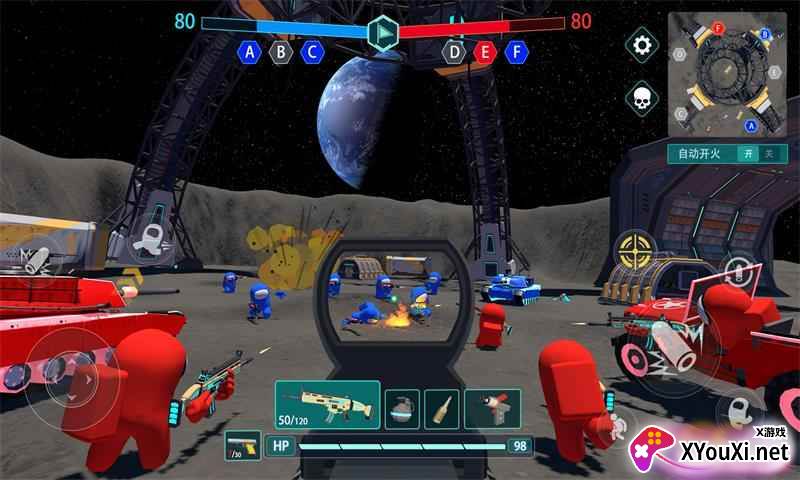Viewport: 800px width, 480px height.
Task: Select the bottle item slot
Action: tap(442, 408)
